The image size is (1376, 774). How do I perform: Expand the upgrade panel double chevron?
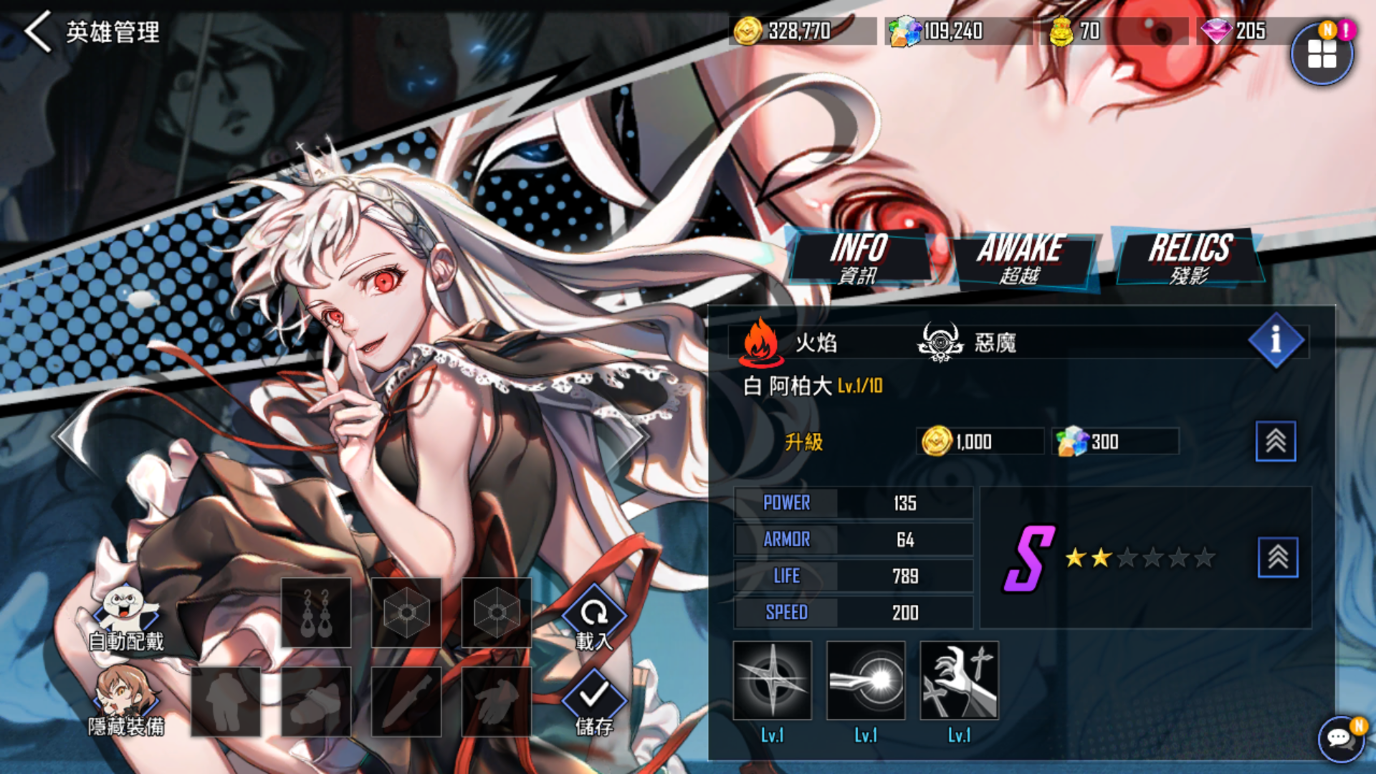point(1276,441)
